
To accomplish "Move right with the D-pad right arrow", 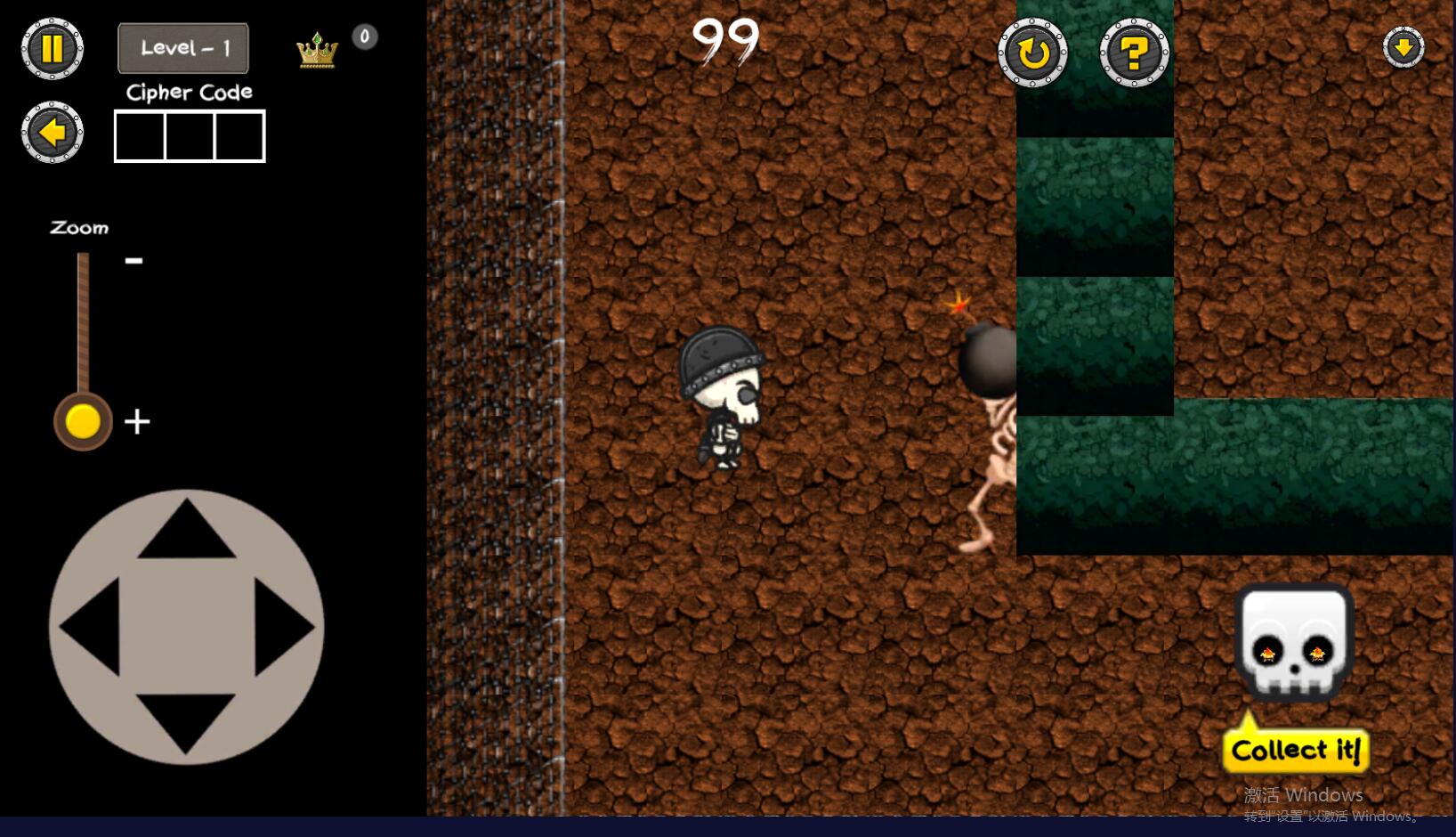I will [x=283, y=627].
